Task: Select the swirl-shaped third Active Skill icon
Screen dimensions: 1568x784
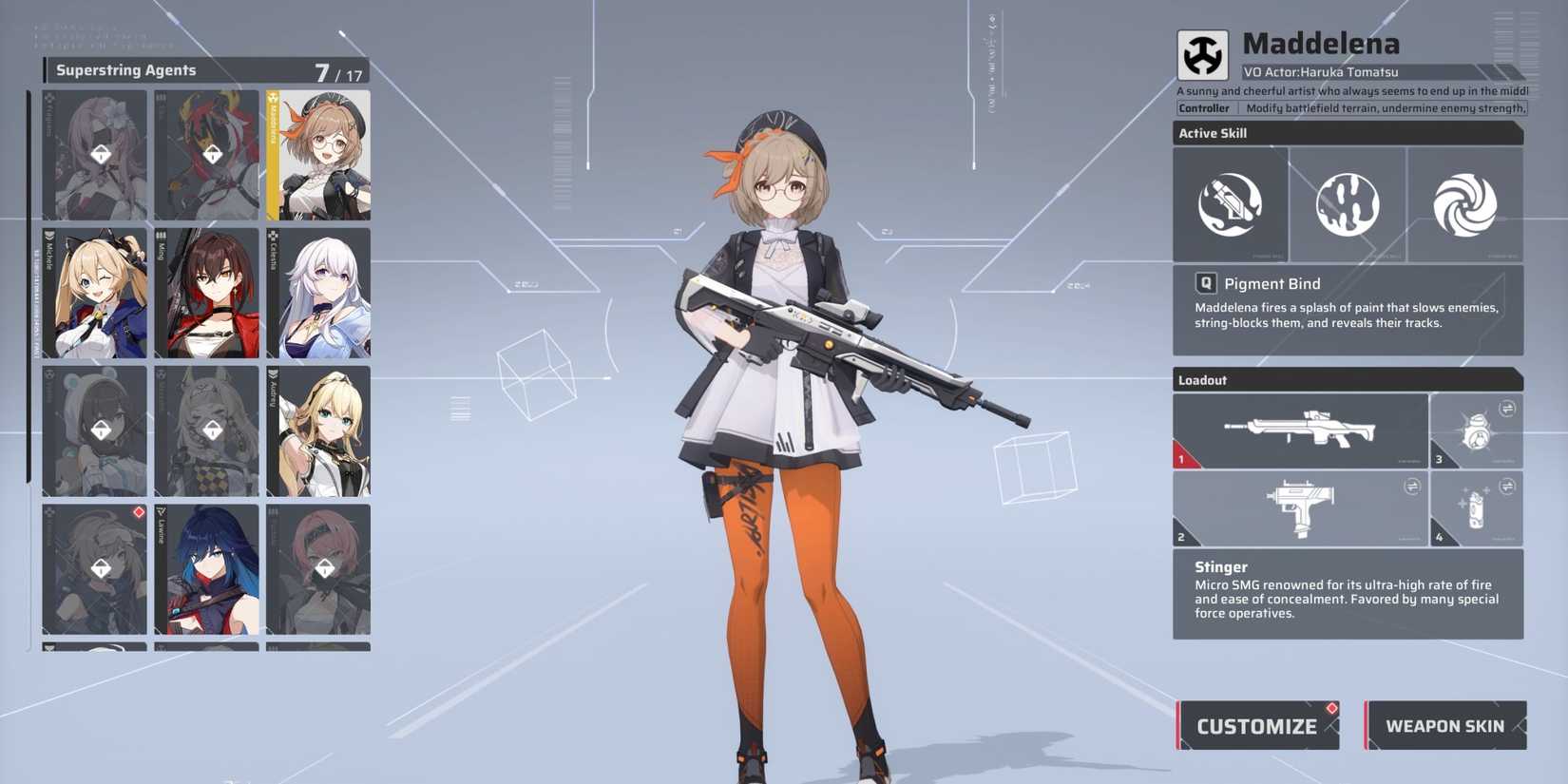Action: pos(1464,204)
